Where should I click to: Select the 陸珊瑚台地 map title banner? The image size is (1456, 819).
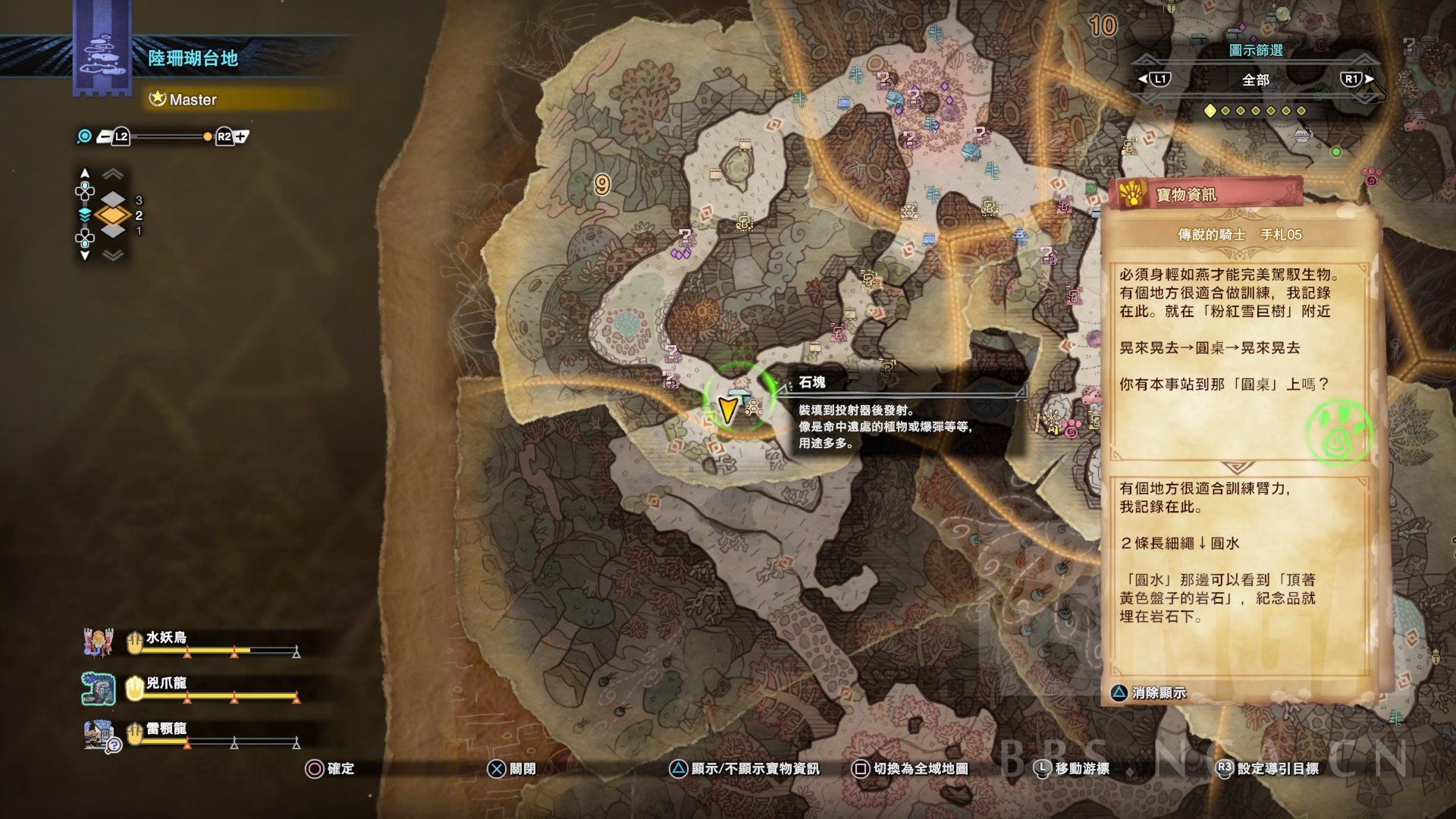point(193,58)
